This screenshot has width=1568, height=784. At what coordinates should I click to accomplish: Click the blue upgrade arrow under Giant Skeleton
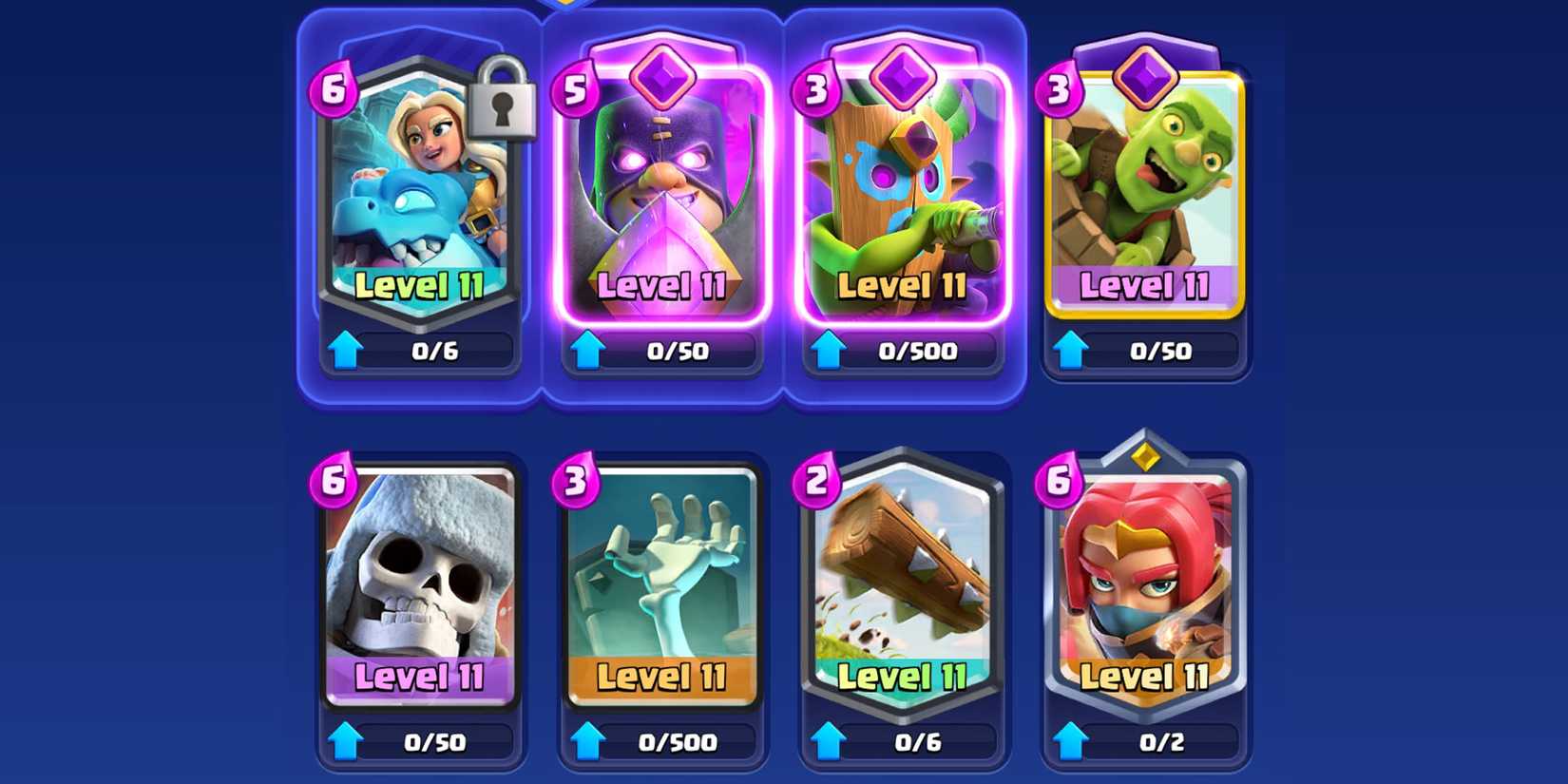[349, 741]
